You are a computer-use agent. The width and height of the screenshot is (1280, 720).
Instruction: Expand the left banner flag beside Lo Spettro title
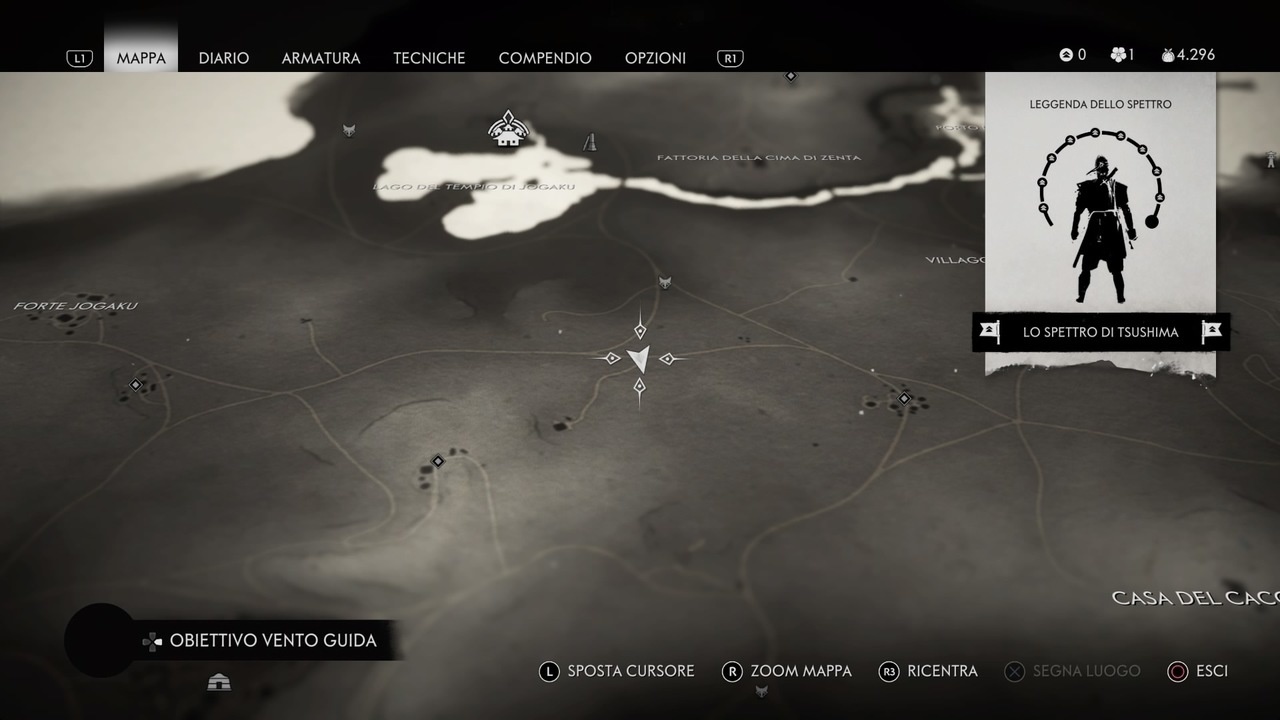[x=989, y=331]
